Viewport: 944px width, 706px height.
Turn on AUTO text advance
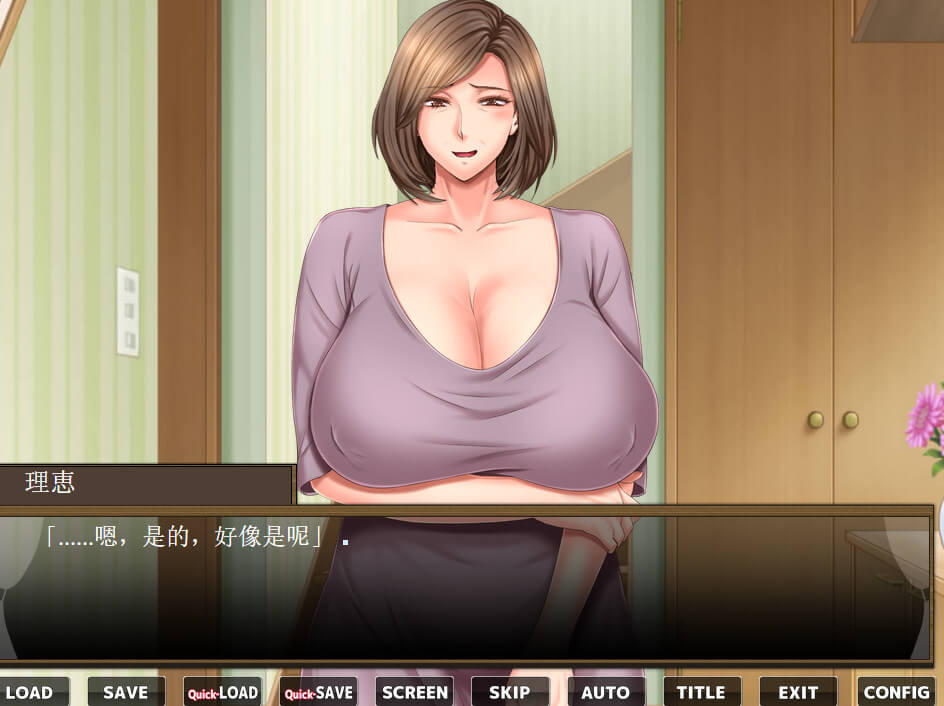(606, 692)
